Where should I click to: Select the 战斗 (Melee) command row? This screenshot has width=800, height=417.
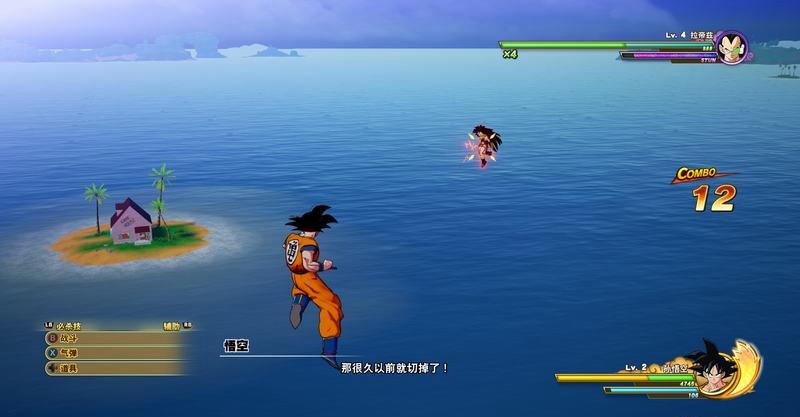110,339
